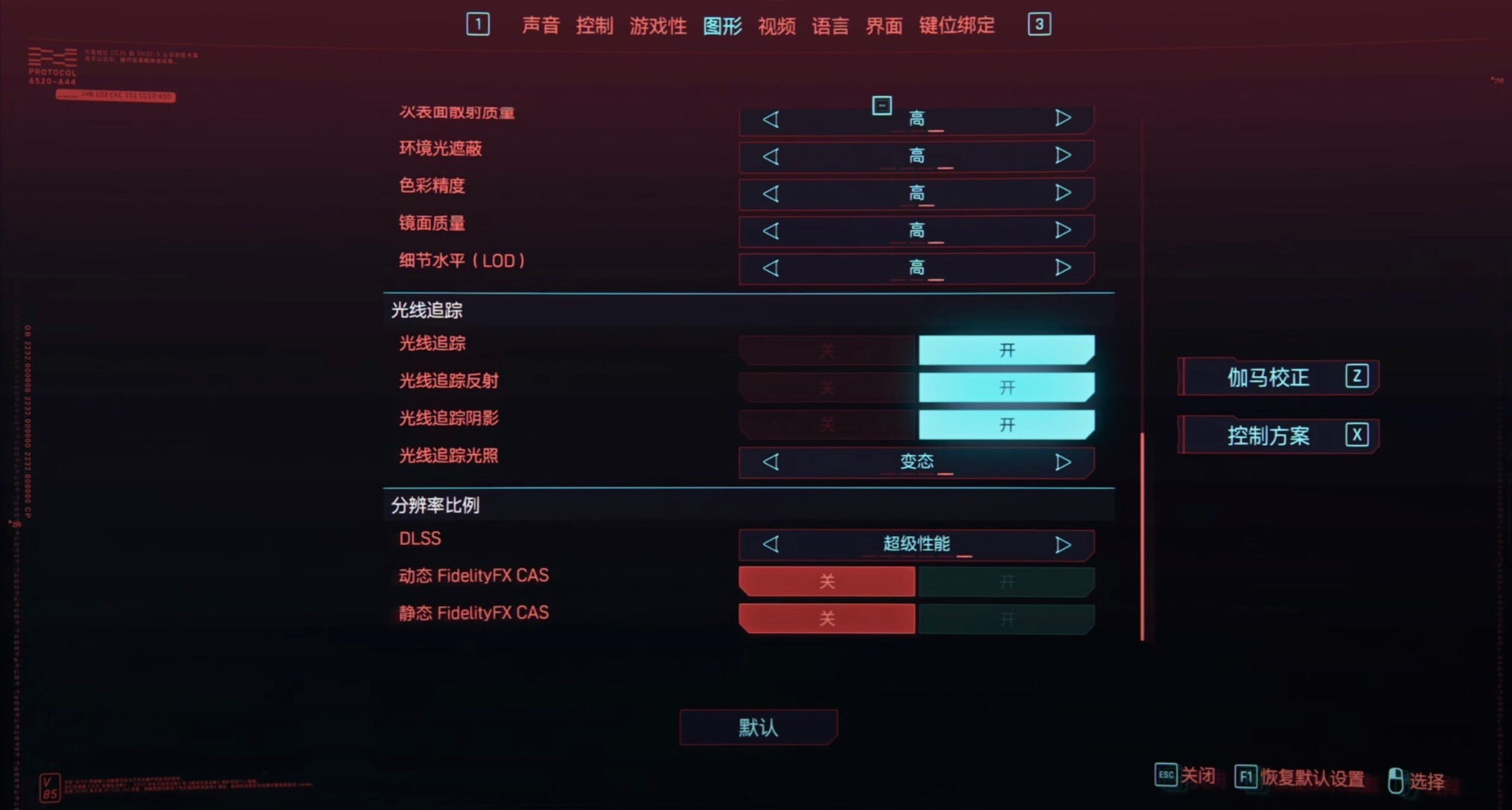
Task: Disable 光线追踪反射 ray traced reflections
Action: tap(826, 387)
